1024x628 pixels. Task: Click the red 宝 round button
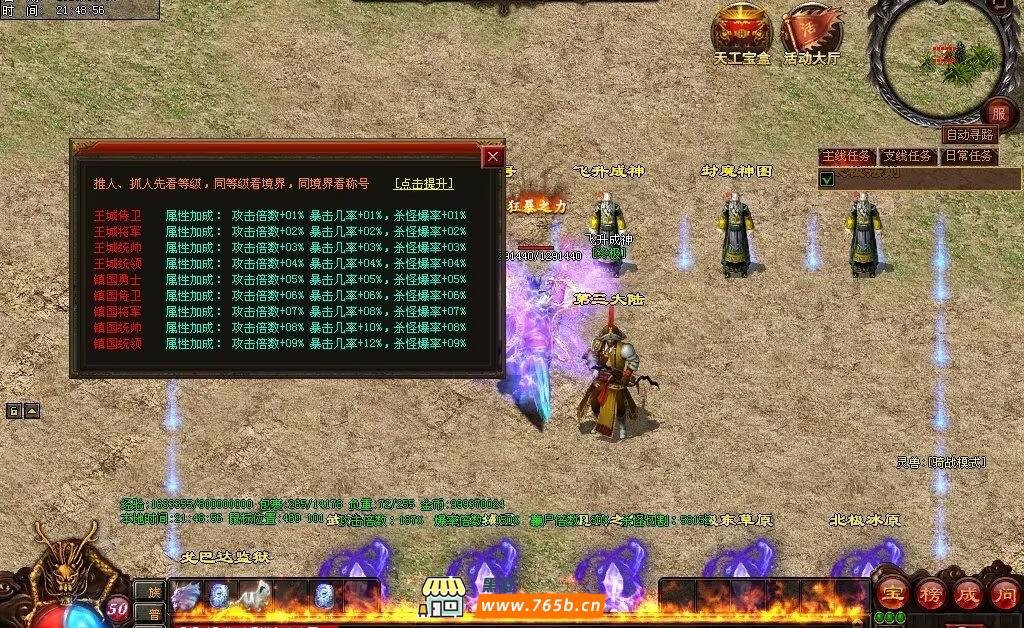[x=892, y=593]
